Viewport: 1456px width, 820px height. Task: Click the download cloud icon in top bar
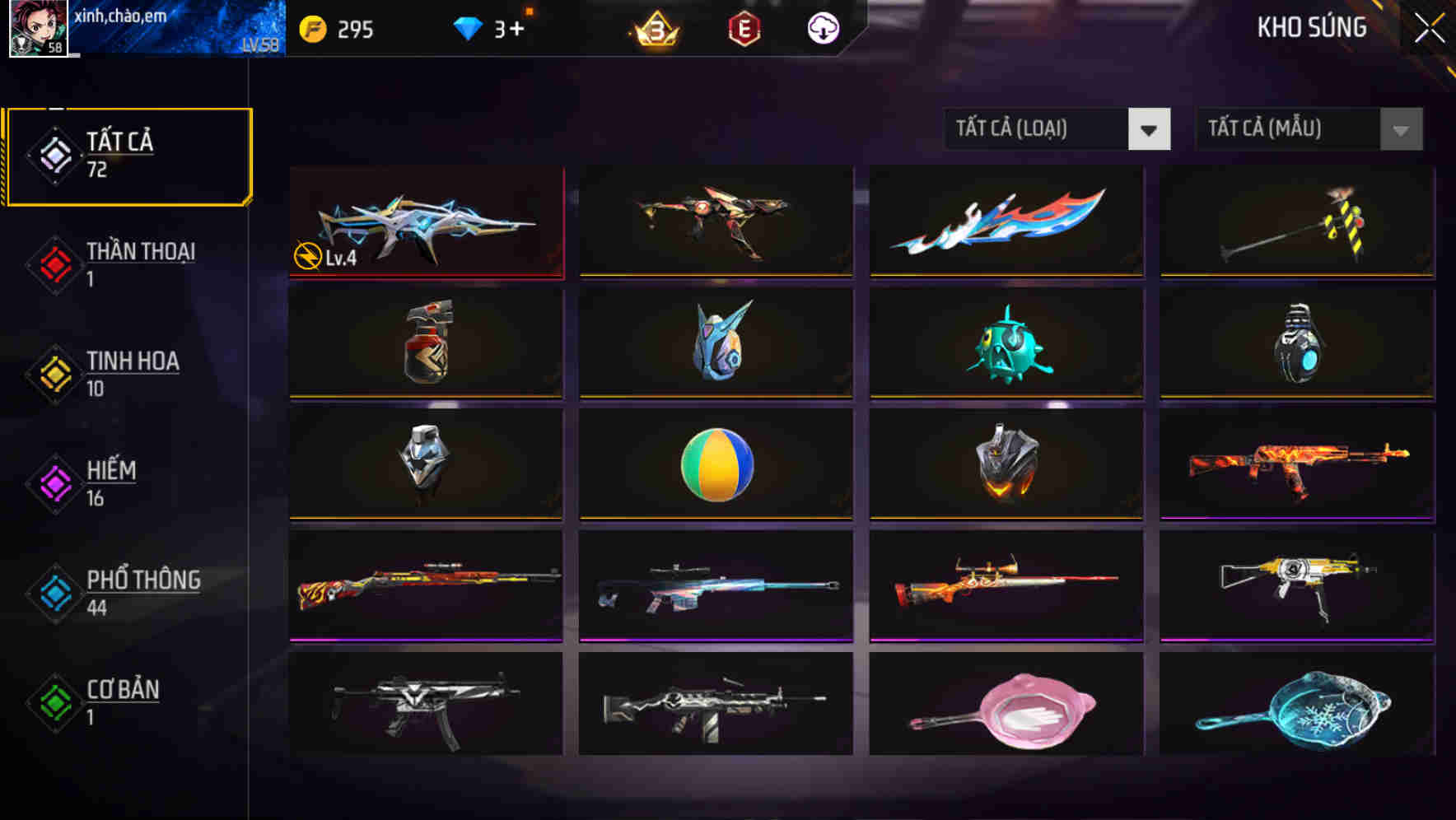824,27
